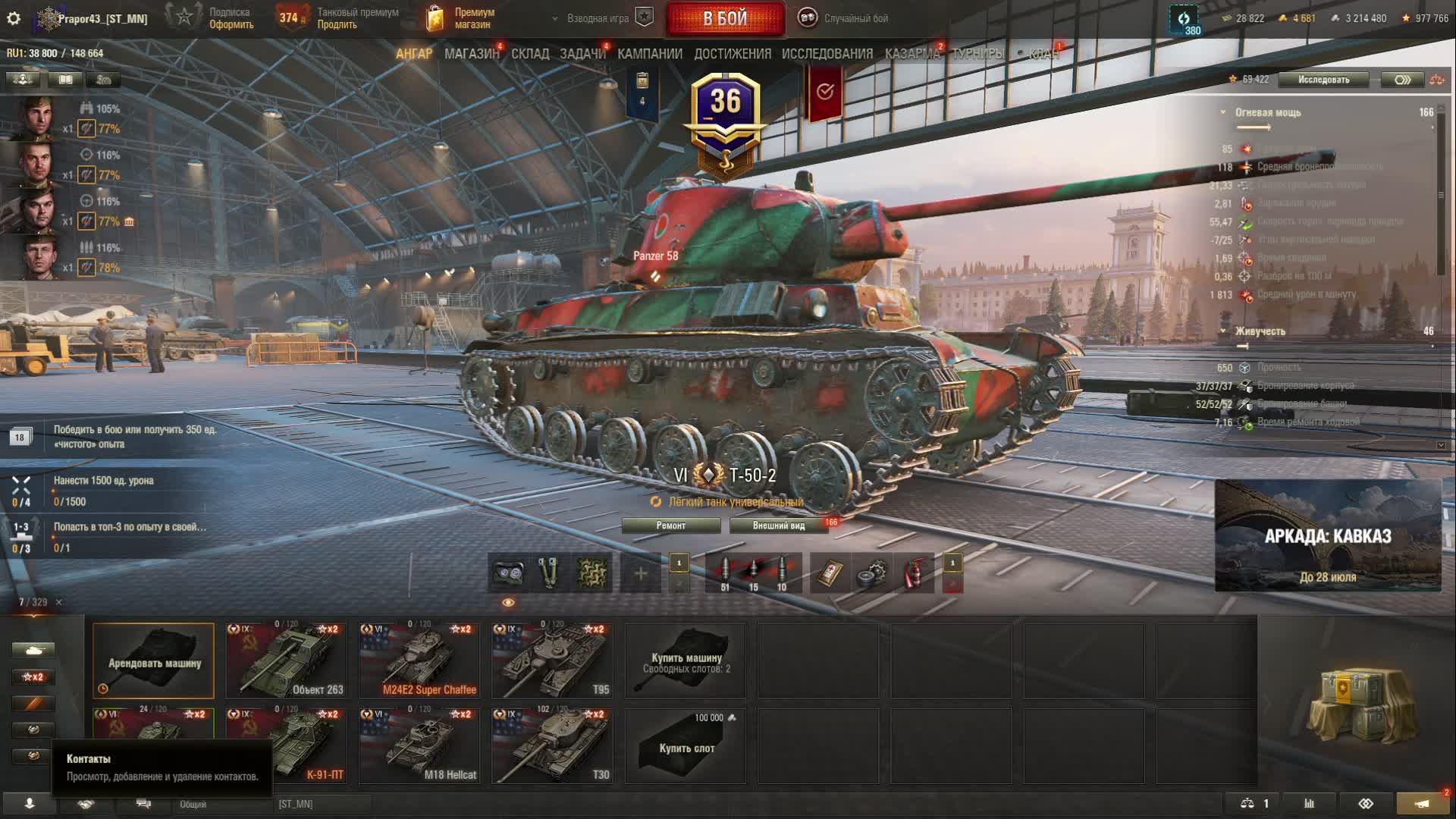This screenshot has height=819, width=1456.
Task: Switch to the МАГАЗИН tab
Action: (472, 54)
